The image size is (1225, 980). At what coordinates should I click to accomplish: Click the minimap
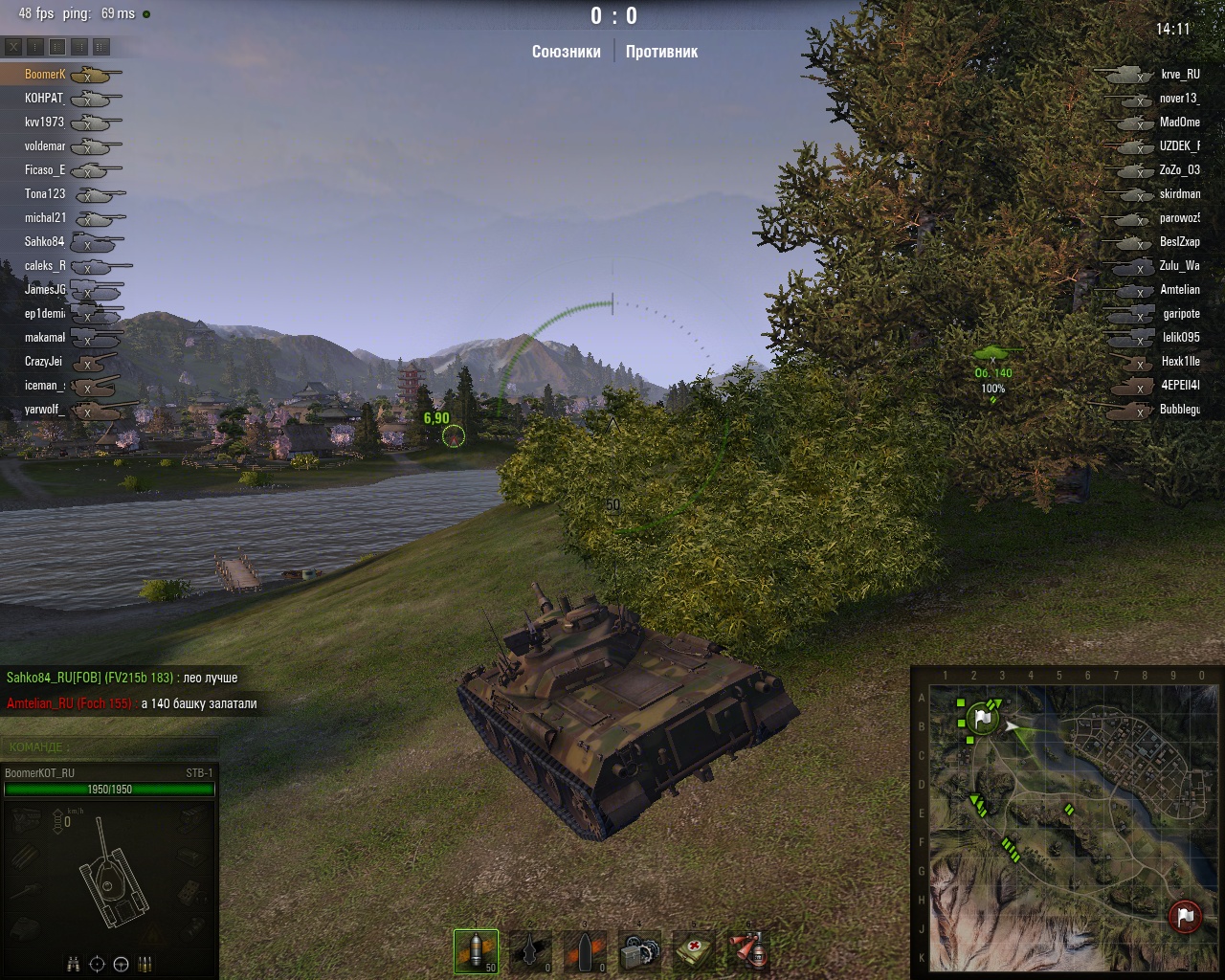tap(1066, 821)
